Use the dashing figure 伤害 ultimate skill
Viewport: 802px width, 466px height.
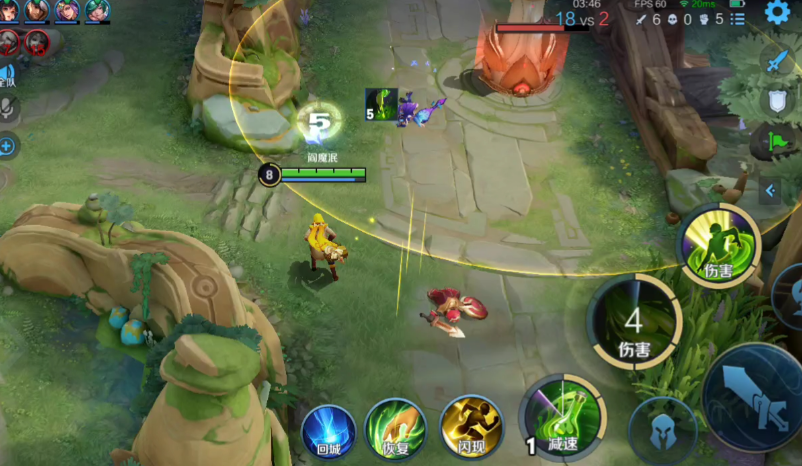[719, 246]
